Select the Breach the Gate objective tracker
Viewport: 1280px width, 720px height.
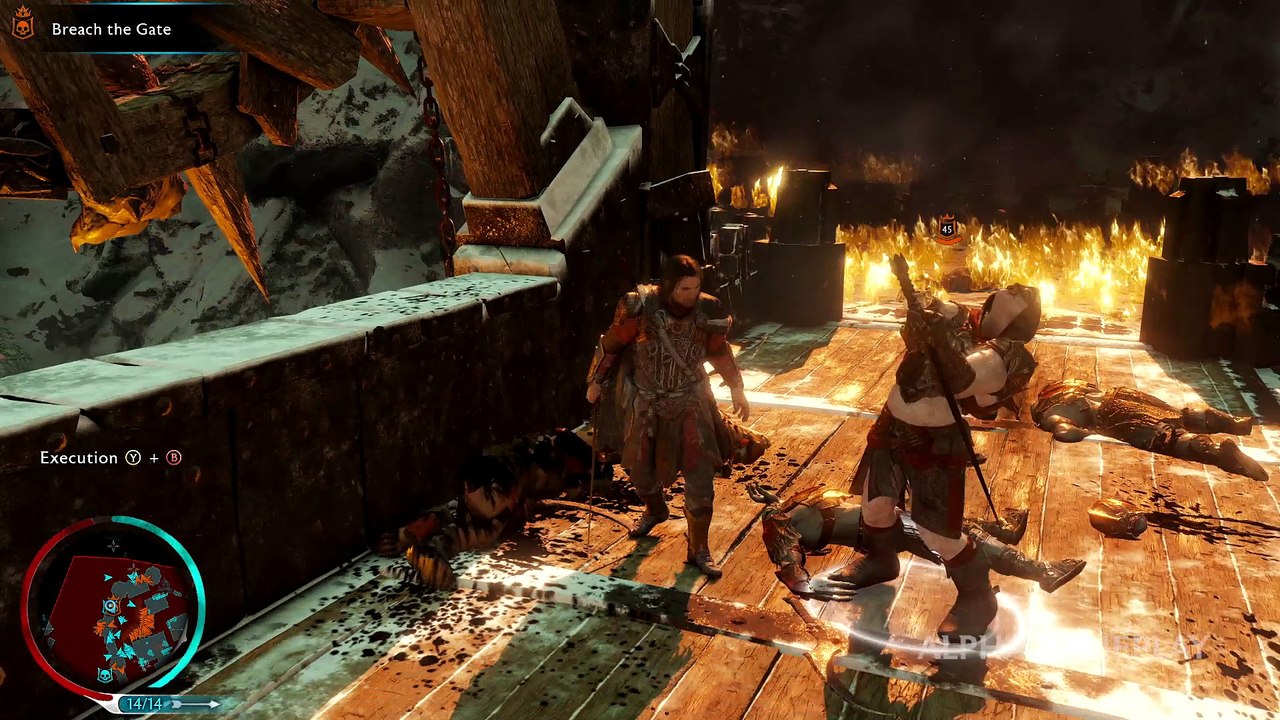(x=111, y=29)
